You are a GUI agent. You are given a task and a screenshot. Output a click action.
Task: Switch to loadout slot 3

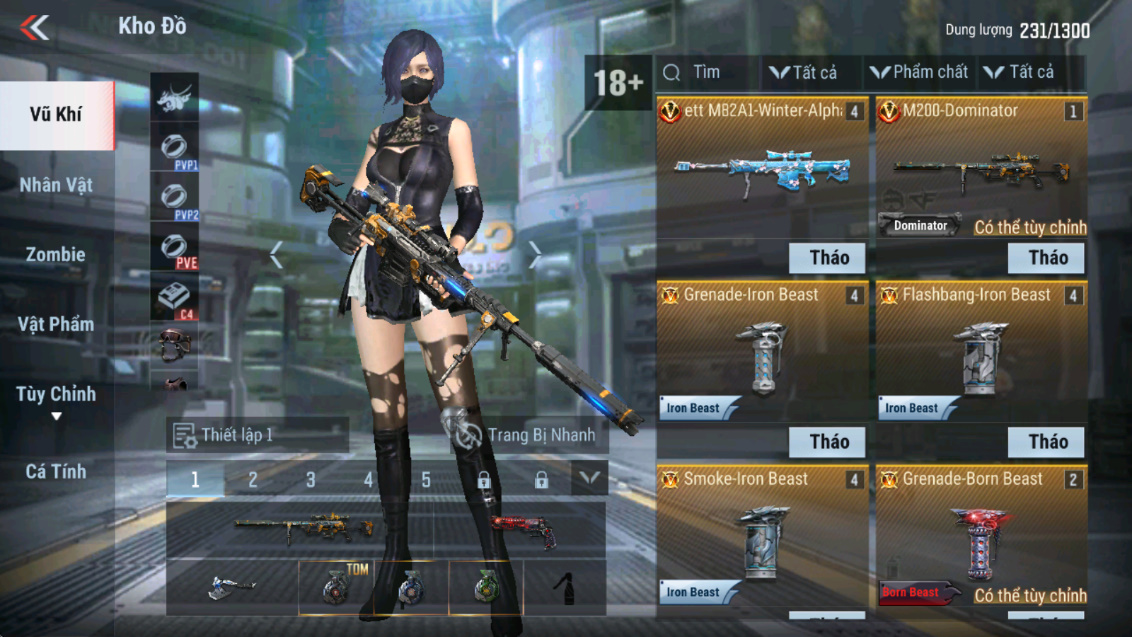310,480
